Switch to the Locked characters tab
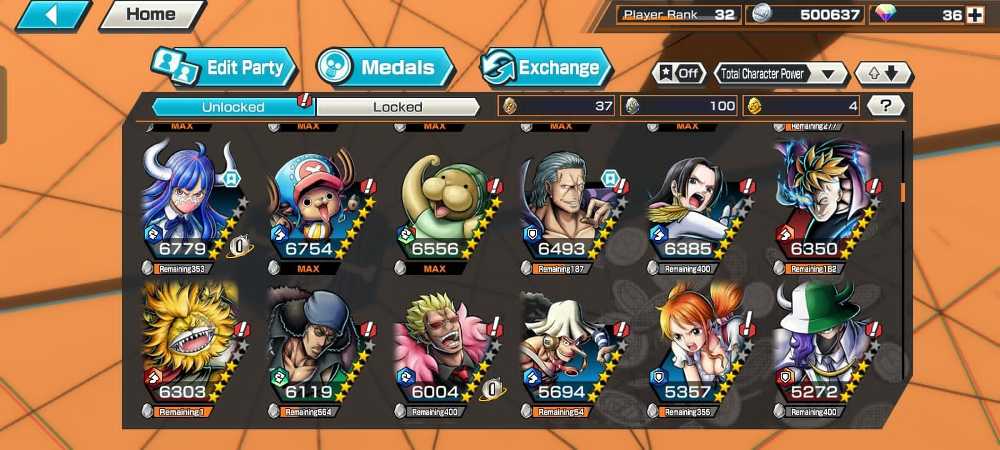Screen dimensions: 1000x450 (397, 106)
